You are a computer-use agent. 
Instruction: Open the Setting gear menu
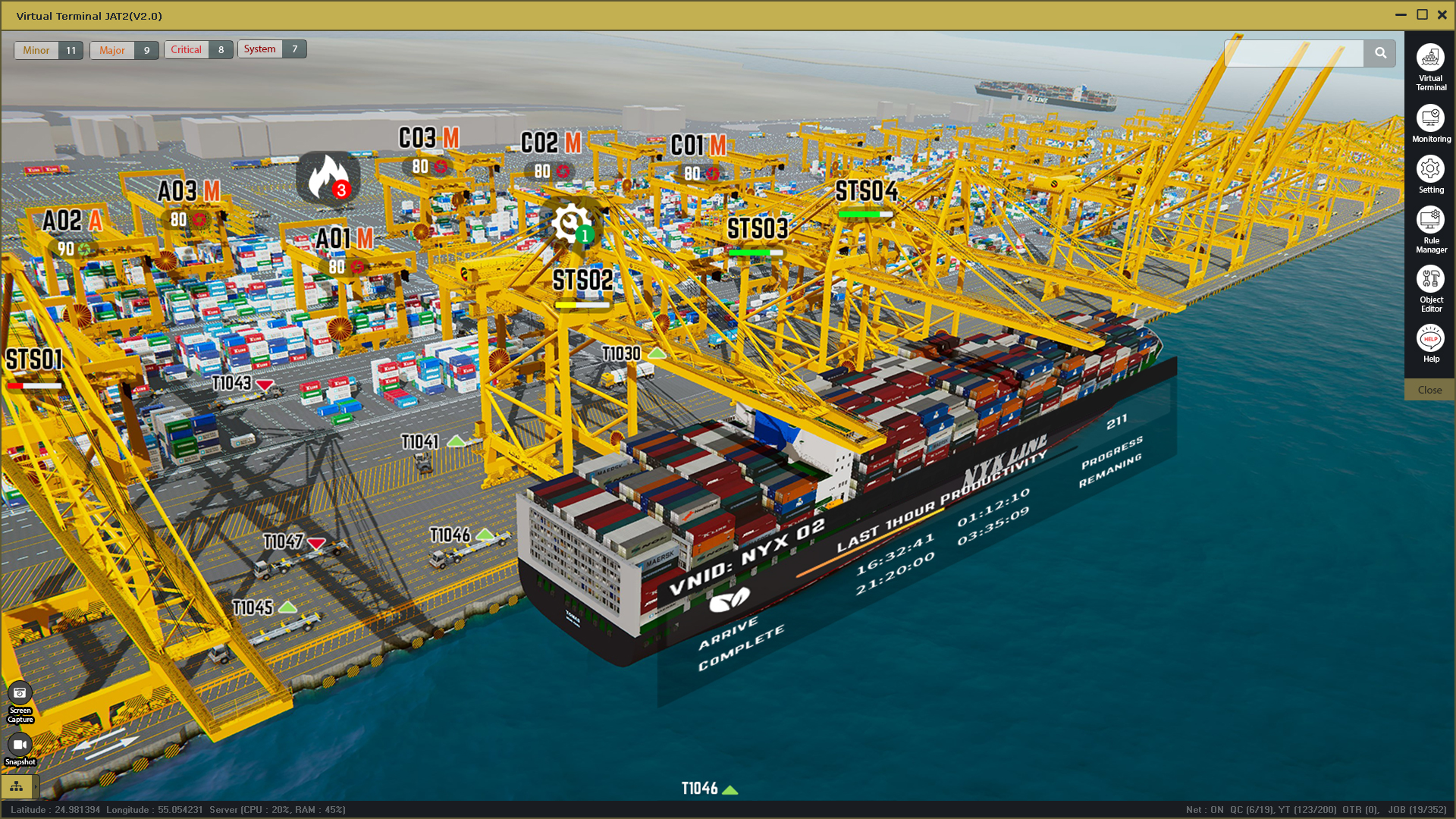point(1430,174)
